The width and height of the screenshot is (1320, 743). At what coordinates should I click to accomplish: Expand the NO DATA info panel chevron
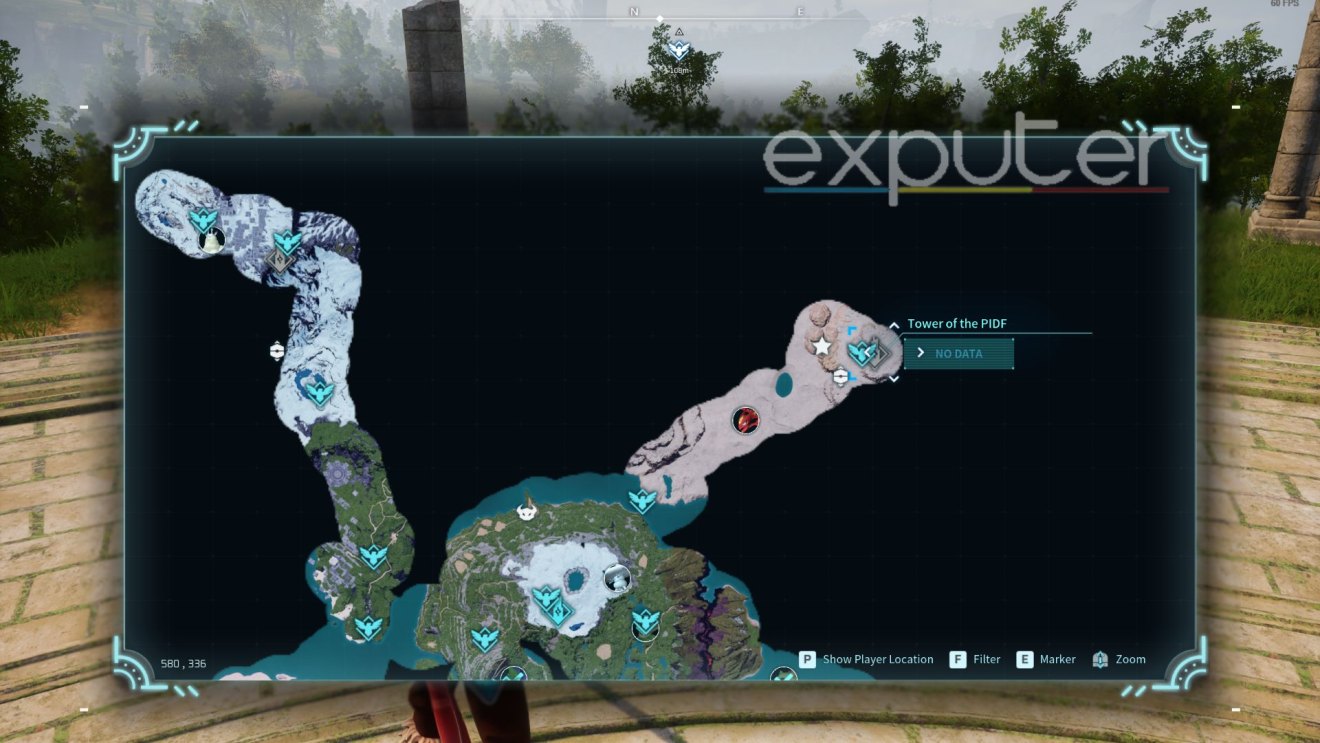click(x=920, y=353)
